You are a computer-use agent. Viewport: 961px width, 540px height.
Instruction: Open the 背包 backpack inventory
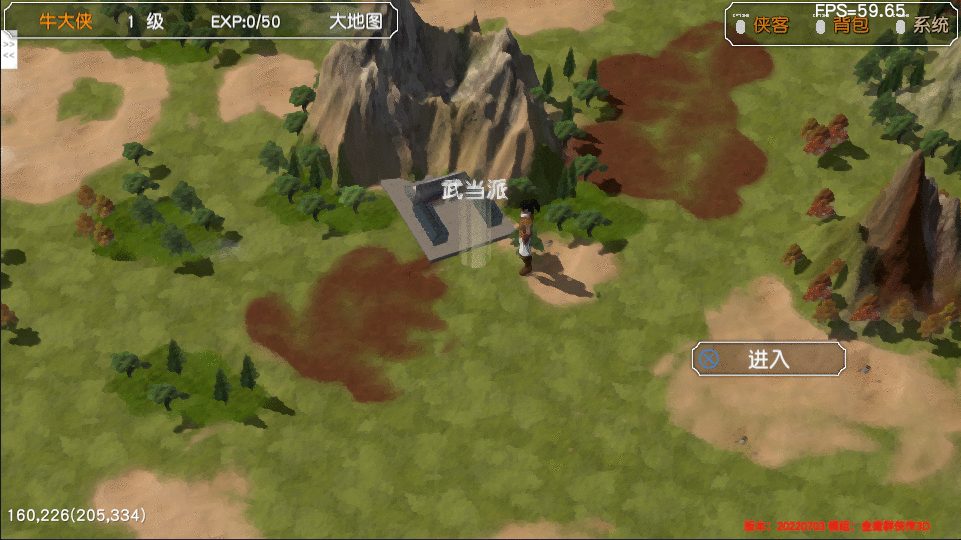click(851, 25)
